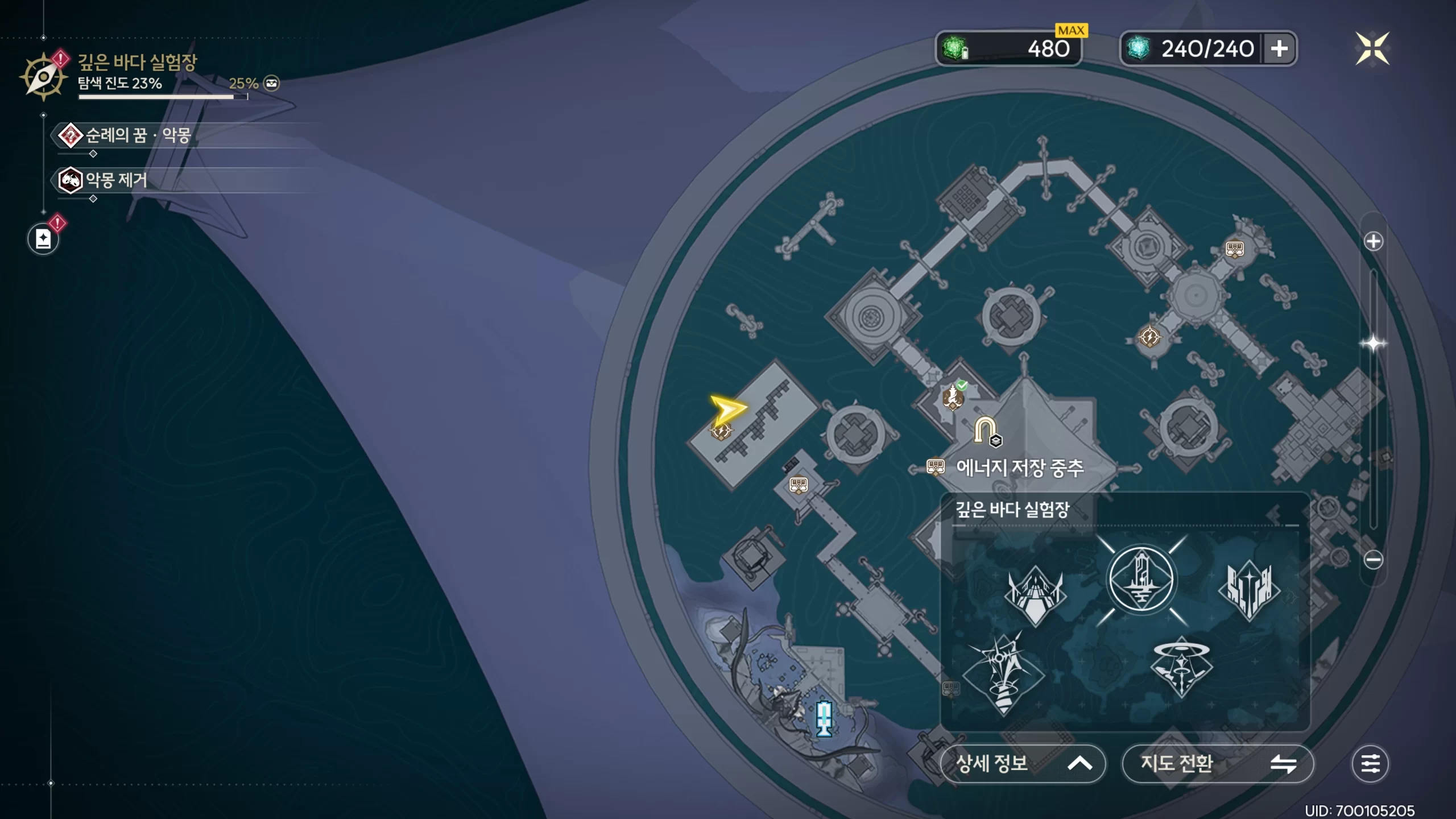Image resolution: width=1456 pixels, height=819 pixels.
Task: Open the compass exploration progress icon
Action: point(43,77)
